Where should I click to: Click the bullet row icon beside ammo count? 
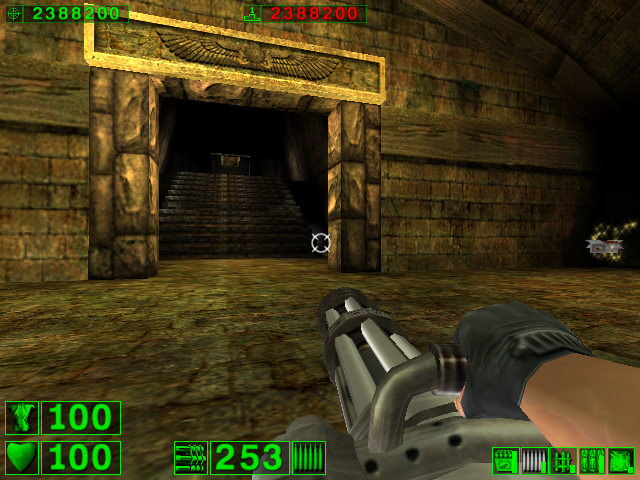309,458
